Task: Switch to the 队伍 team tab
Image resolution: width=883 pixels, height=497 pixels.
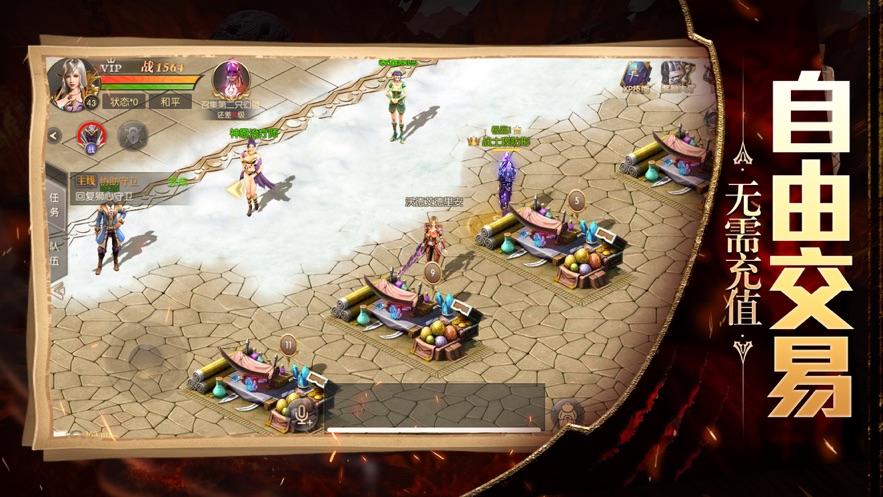Action: (x=55, y=253)
